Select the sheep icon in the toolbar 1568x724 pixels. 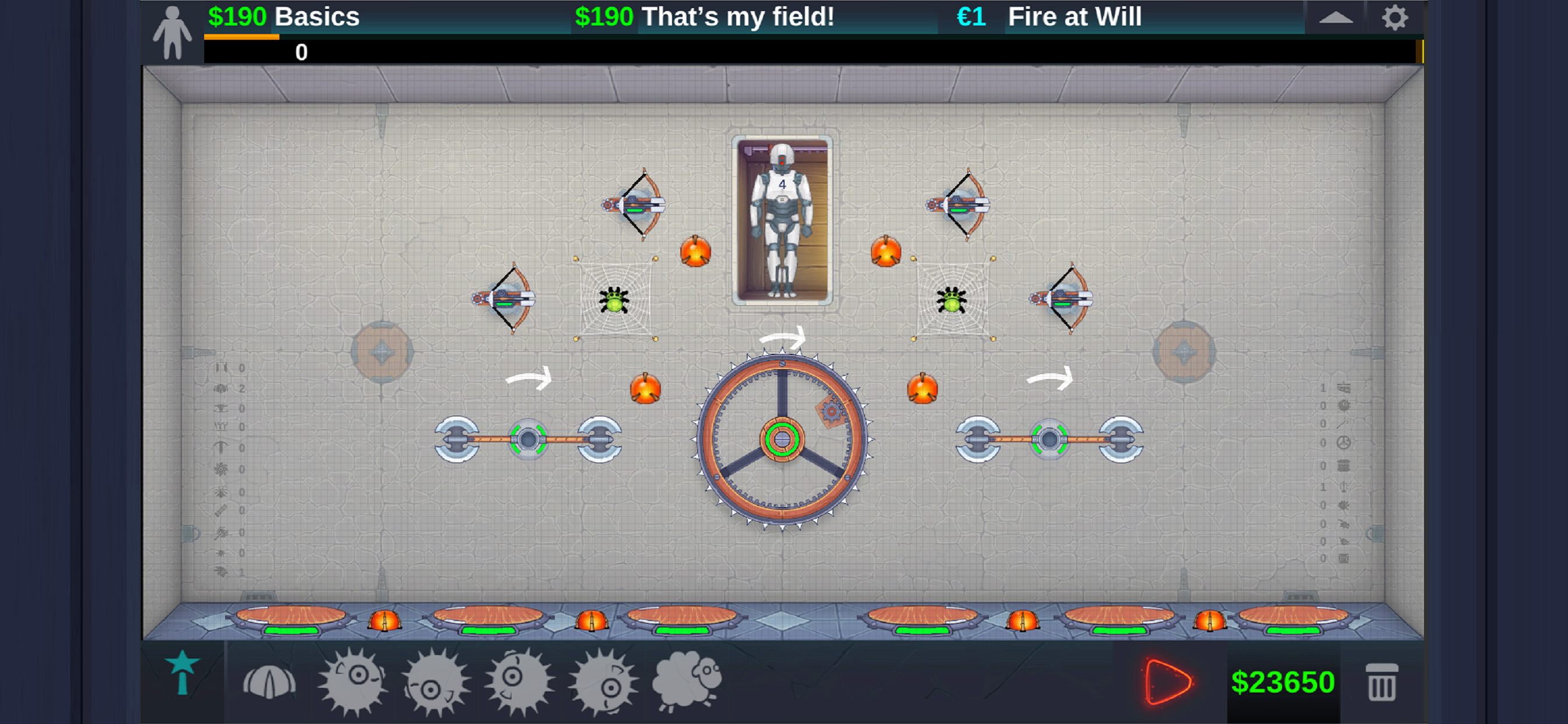pos(687,681)
